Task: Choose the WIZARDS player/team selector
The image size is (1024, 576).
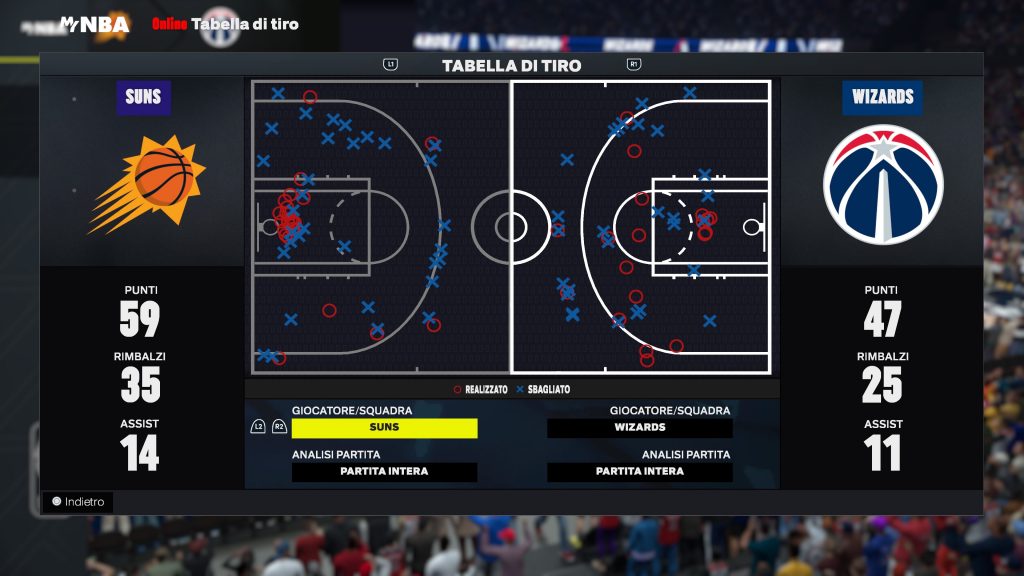Action: (640, 428)
